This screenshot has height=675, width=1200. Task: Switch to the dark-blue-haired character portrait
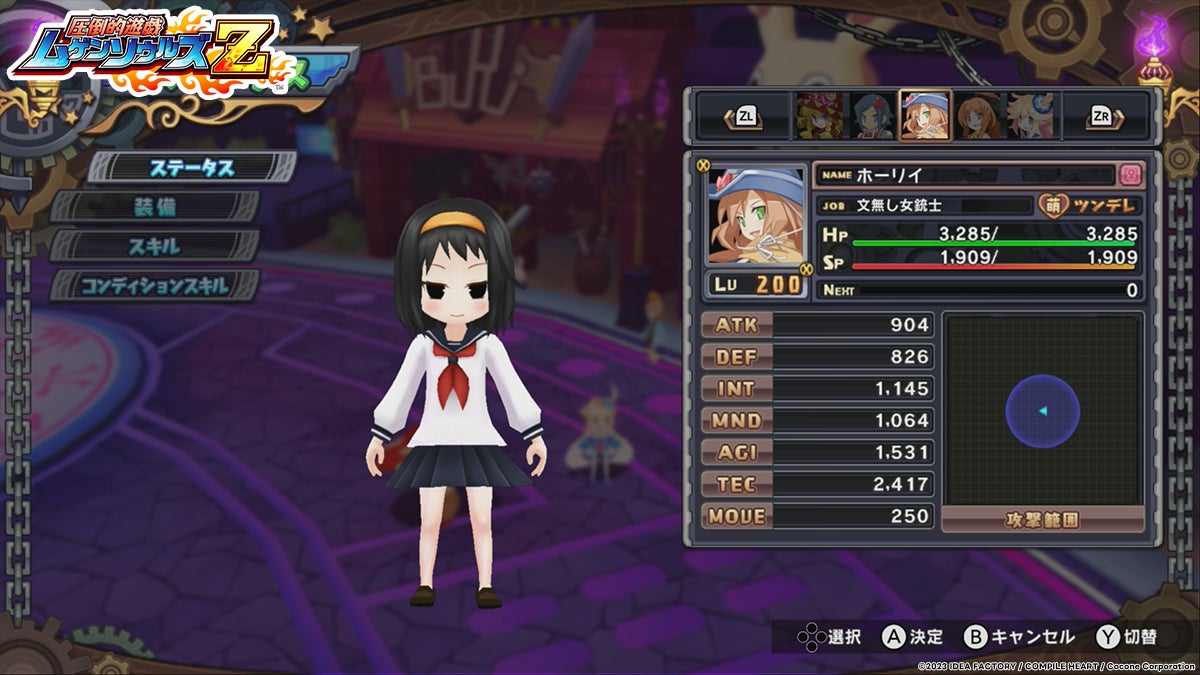point(870,116)
